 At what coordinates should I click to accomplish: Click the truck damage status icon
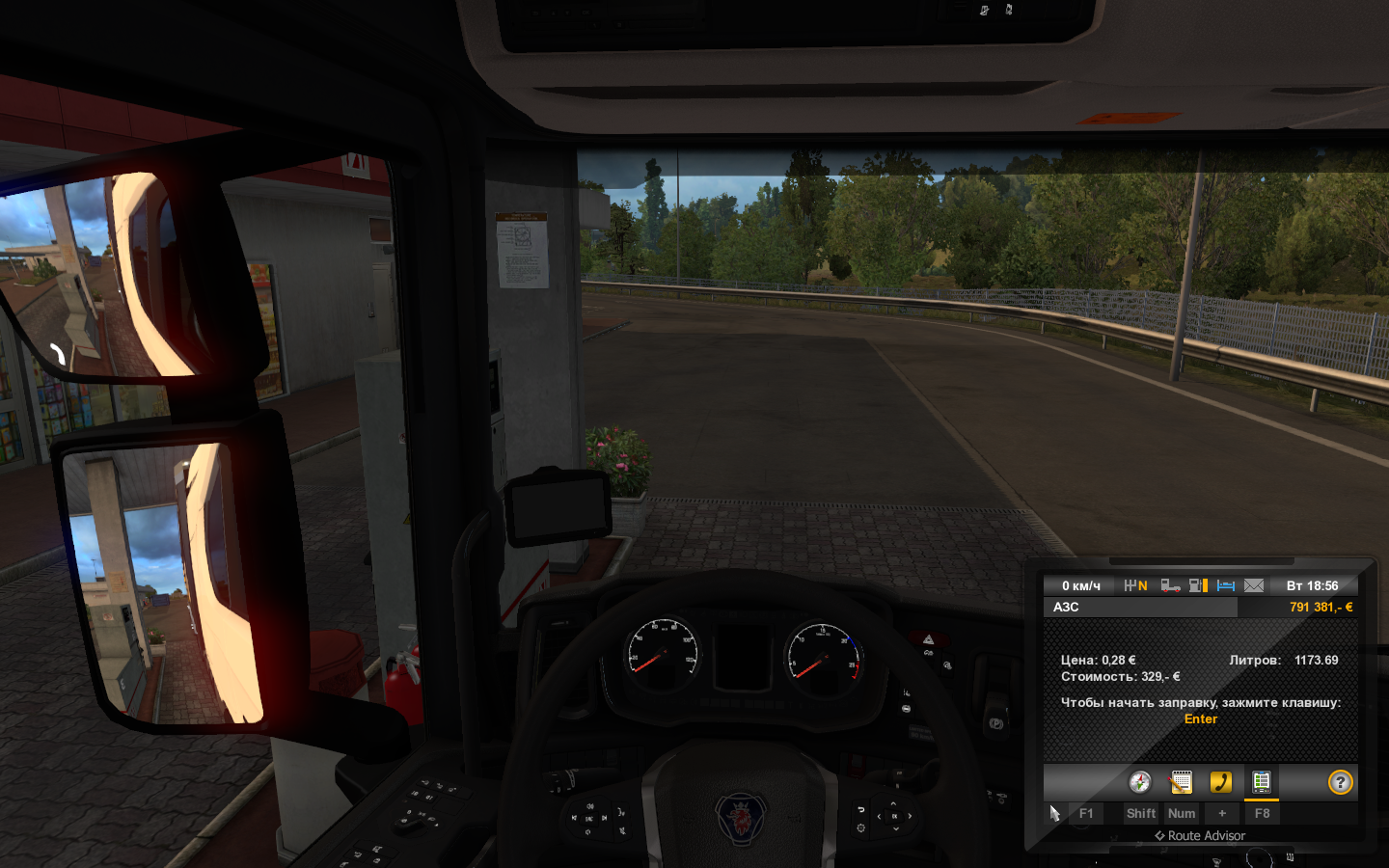tap(1170, 585)
